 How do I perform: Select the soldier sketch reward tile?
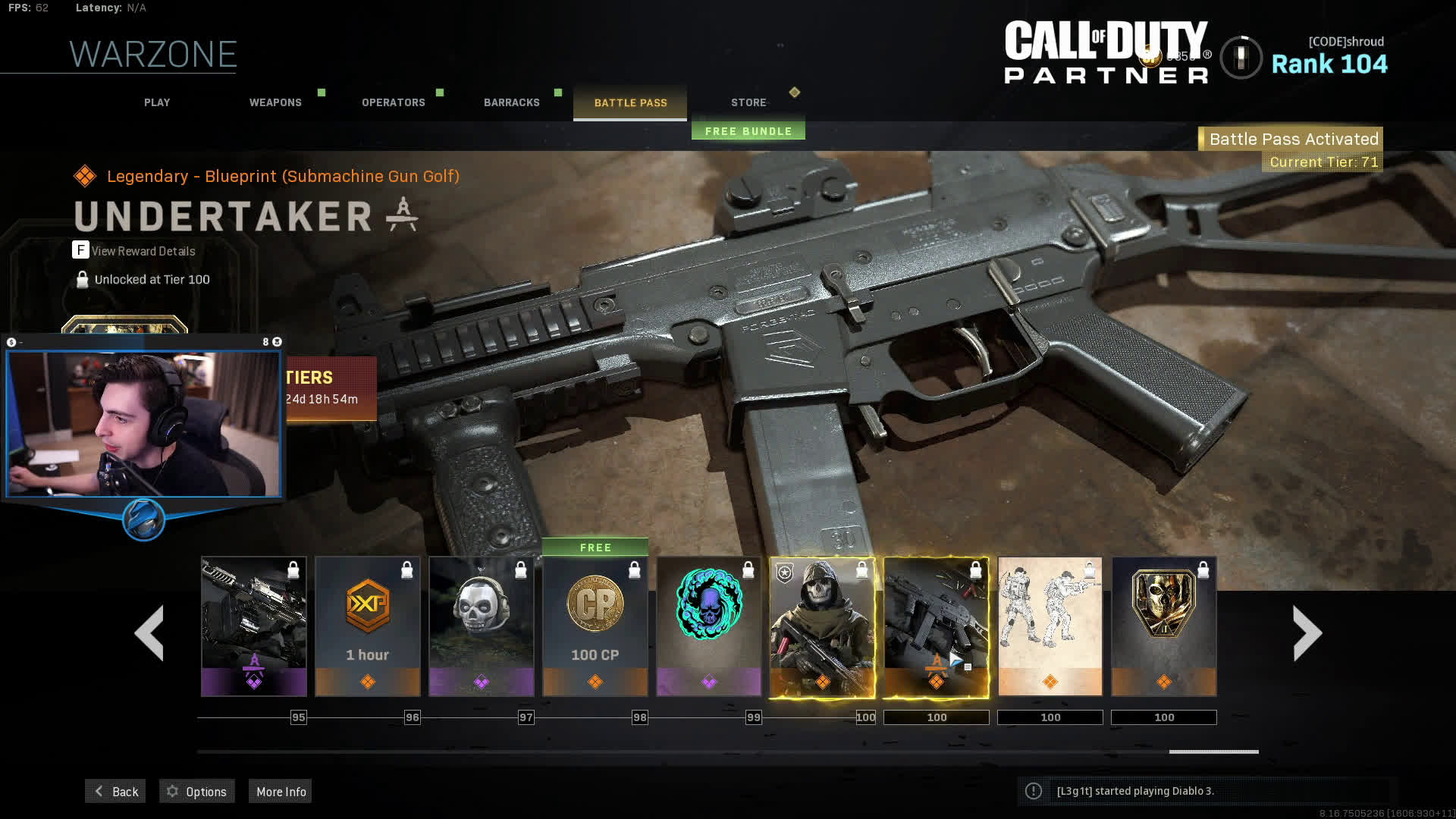(x=1050, y=626)
